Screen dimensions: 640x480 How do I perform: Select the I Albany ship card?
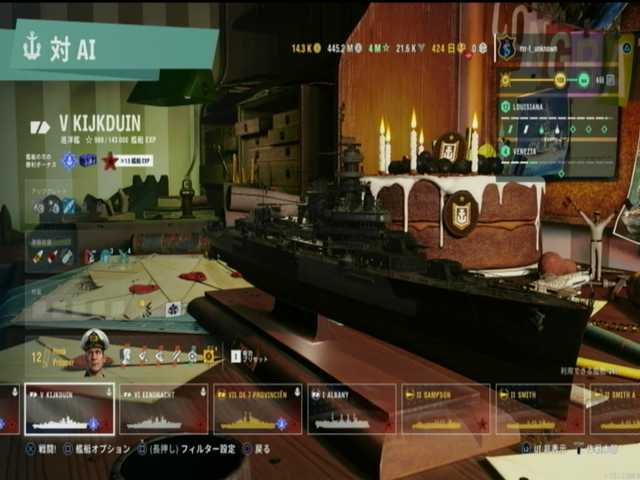[x=351, y=409]
